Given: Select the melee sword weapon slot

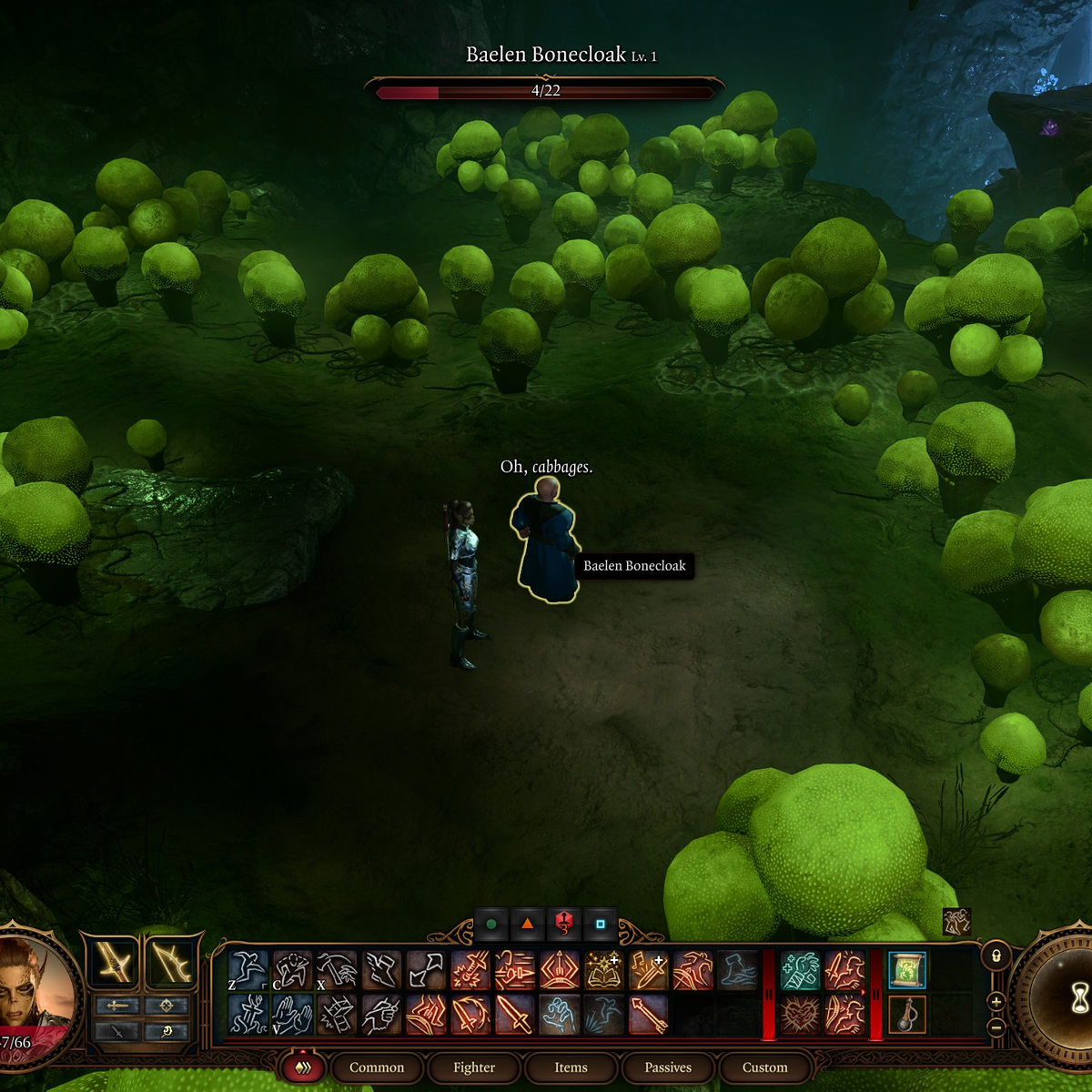Looking at the screenshot, I should click(x=116, y=963).
